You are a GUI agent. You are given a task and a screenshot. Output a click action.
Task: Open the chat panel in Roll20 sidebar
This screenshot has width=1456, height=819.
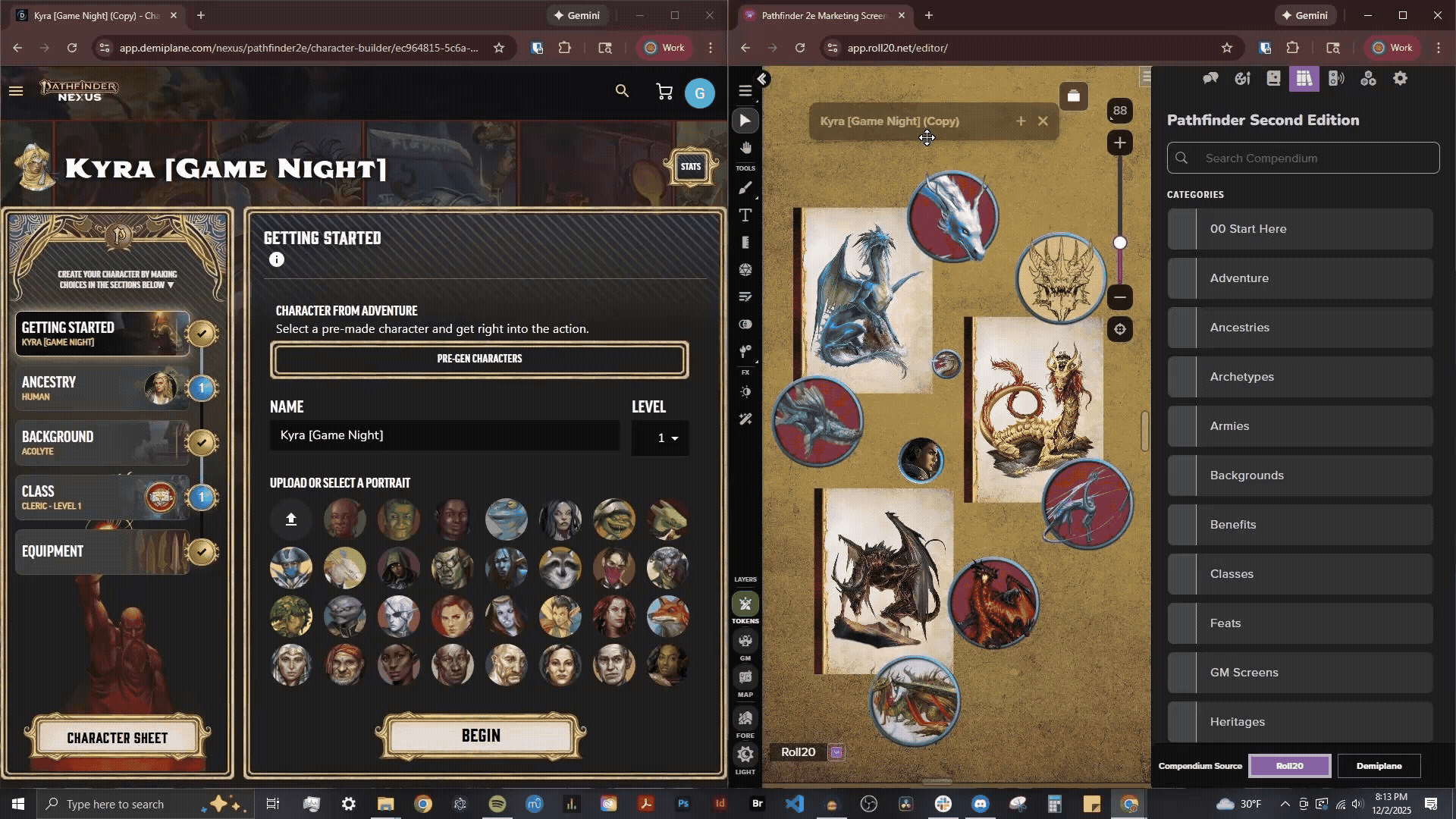click(1210, 78)
